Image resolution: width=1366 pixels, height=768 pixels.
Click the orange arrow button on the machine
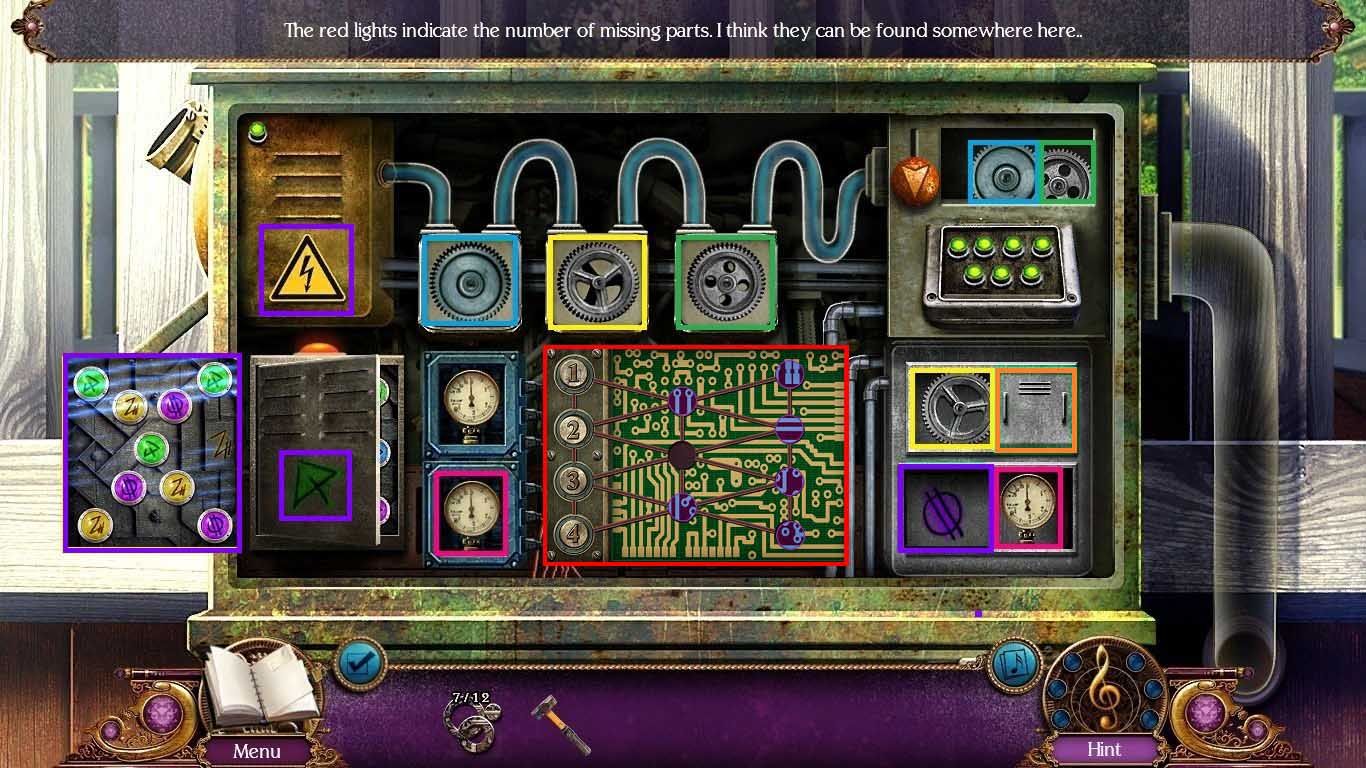[915, 180]
